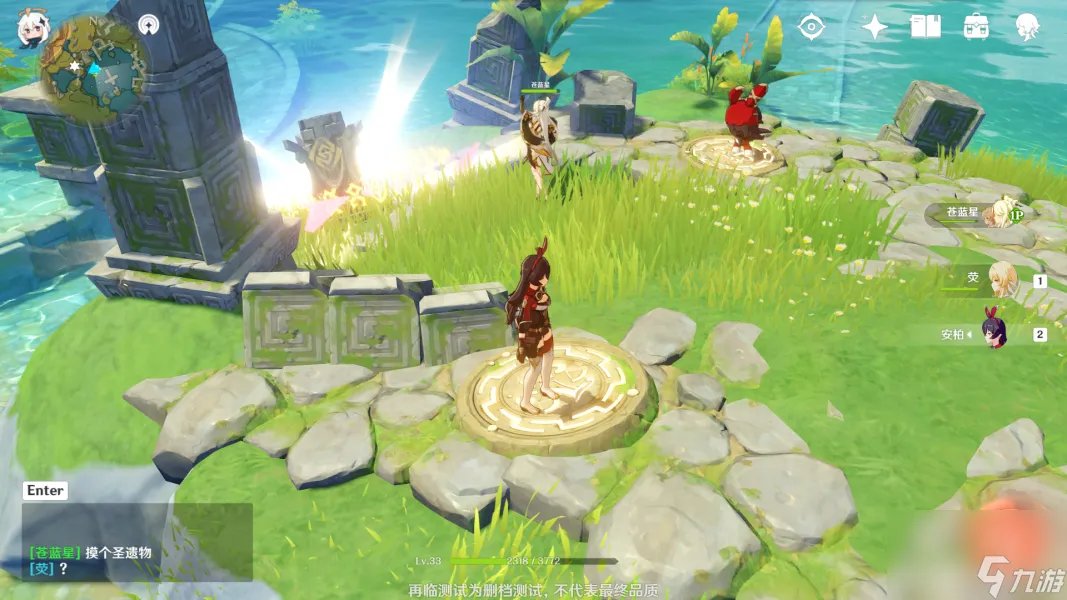
Task: Open the circular minimap
Action: tap(96, 66)
